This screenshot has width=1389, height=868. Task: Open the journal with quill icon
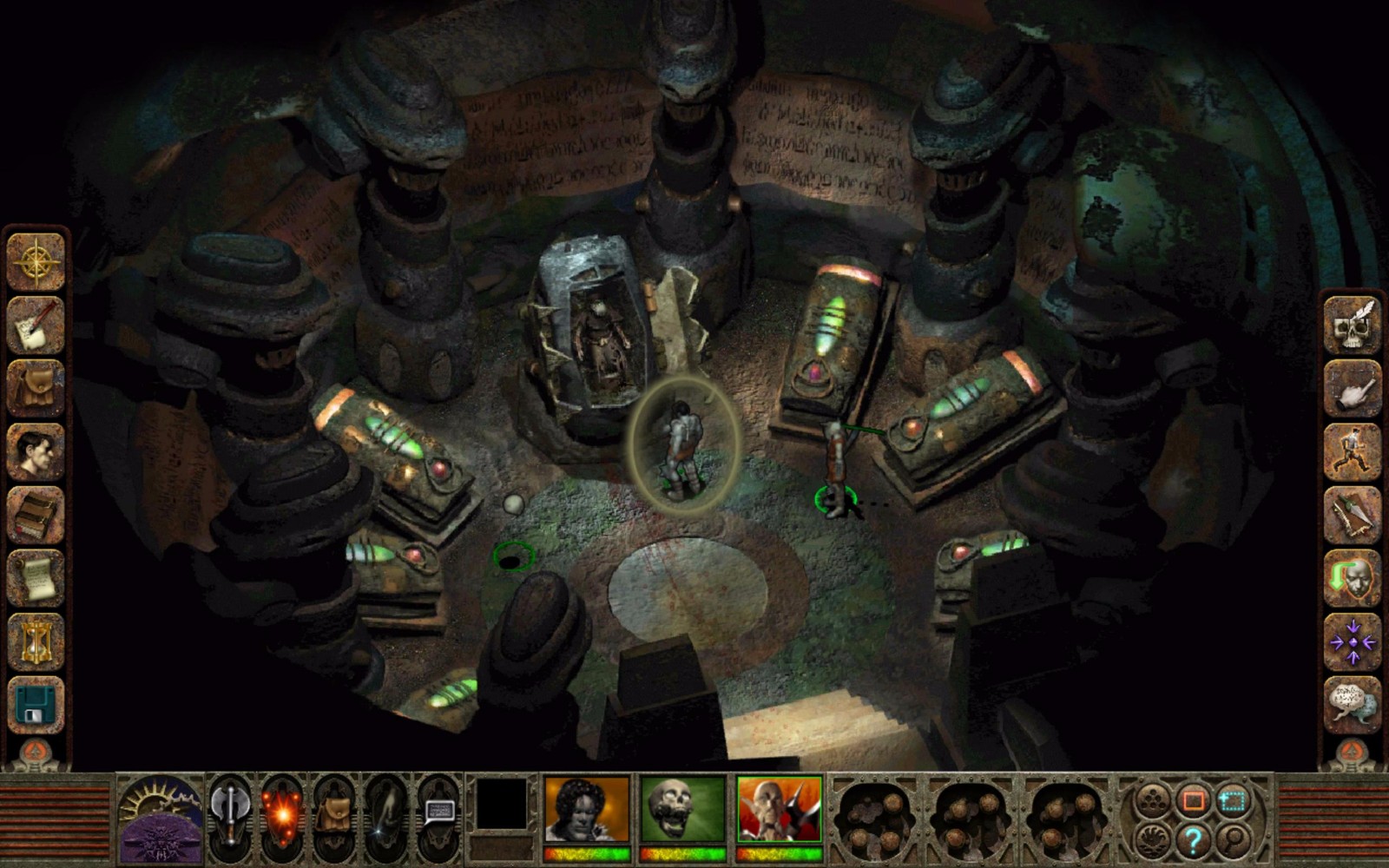[x=36, y=325]
